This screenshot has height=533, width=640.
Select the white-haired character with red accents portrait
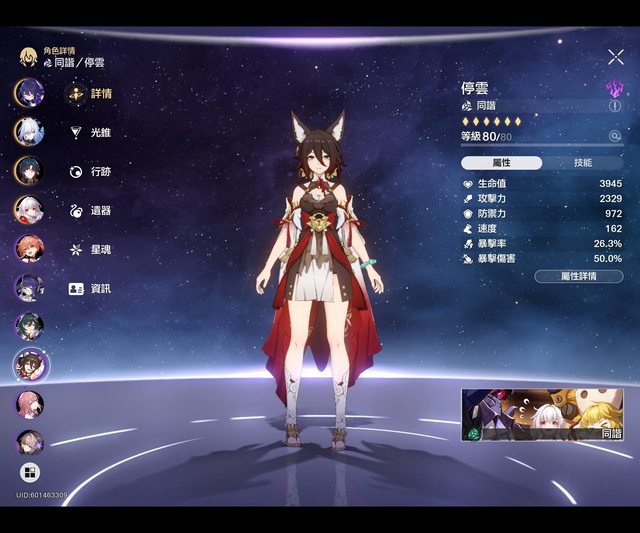(x=28, y=209)
